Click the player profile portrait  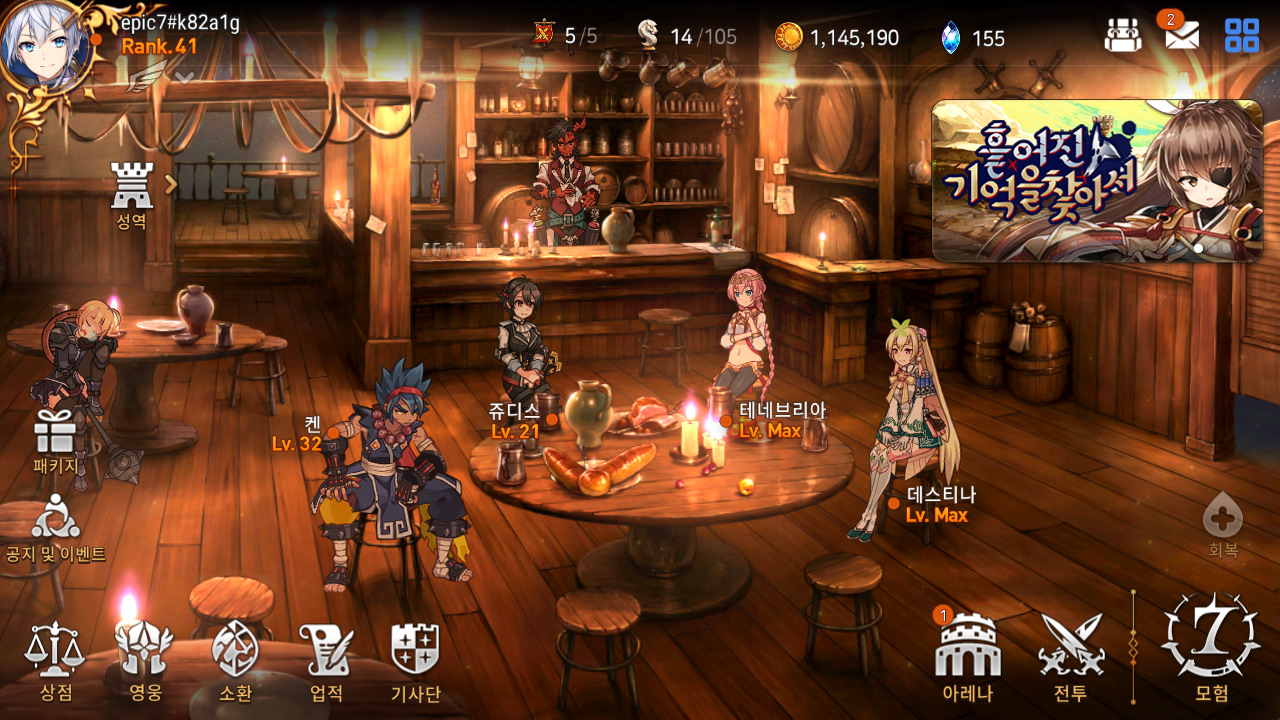[44, 44]
